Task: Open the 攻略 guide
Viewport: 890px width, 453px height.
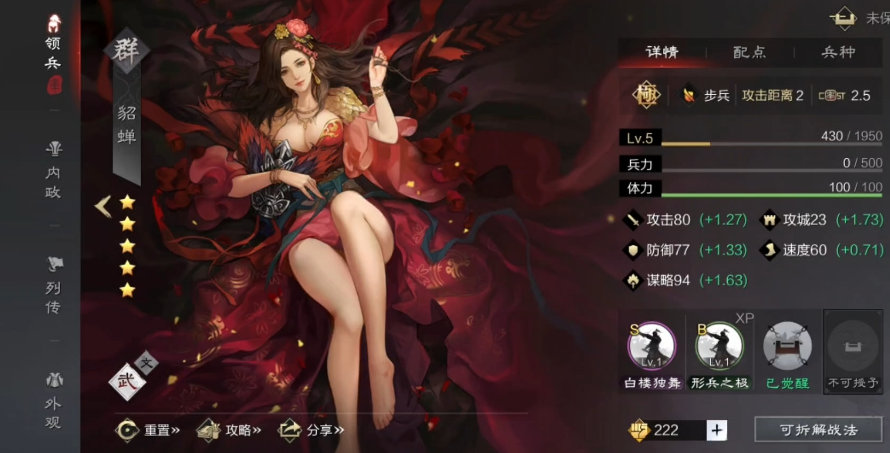Action: pyautogui.click(x=229, y=430)
